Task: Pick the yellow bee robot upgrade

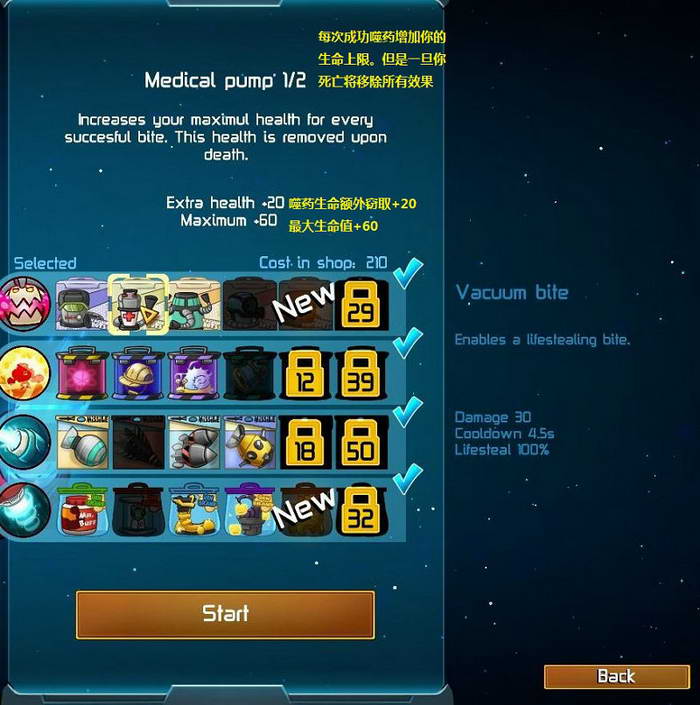Action: [249, 442]
